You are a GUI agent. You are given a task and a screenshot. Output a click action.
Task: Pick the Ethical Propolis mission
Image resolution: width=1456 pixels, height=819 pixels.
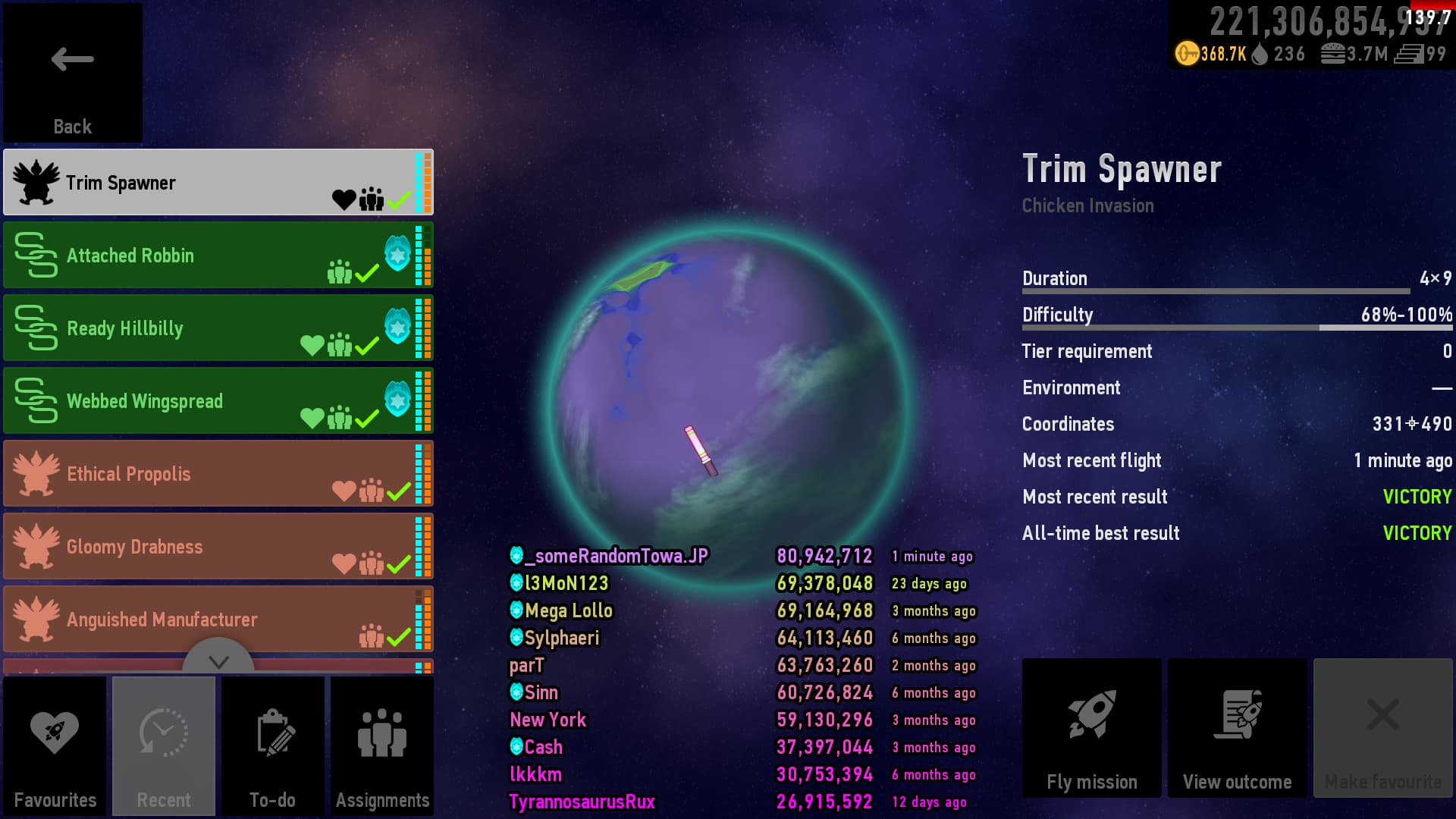click(x=218, y=474)
